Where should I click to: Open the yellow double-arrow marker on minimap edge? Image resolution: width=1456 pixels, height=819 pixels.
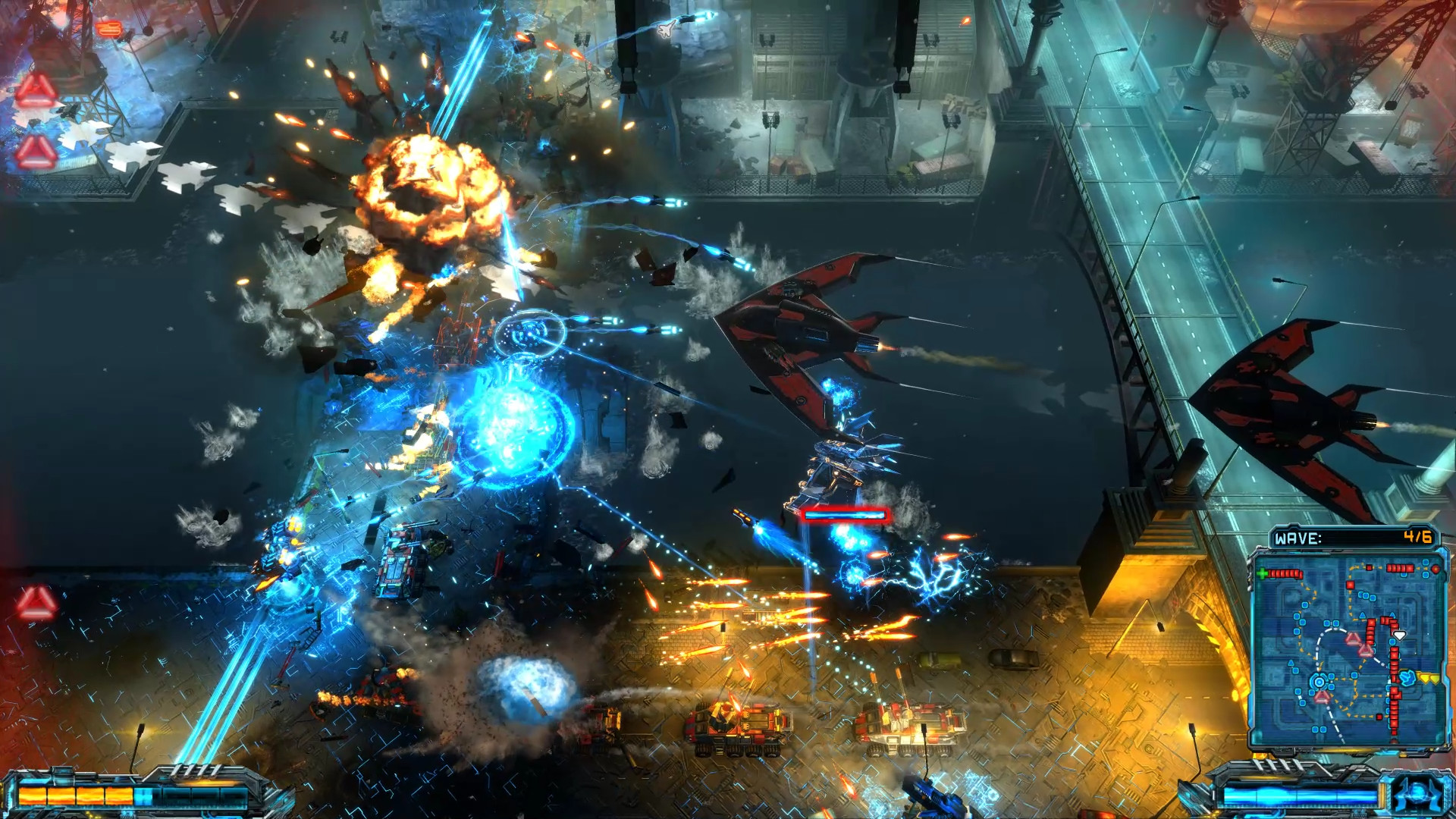(x=1427, y=676)
